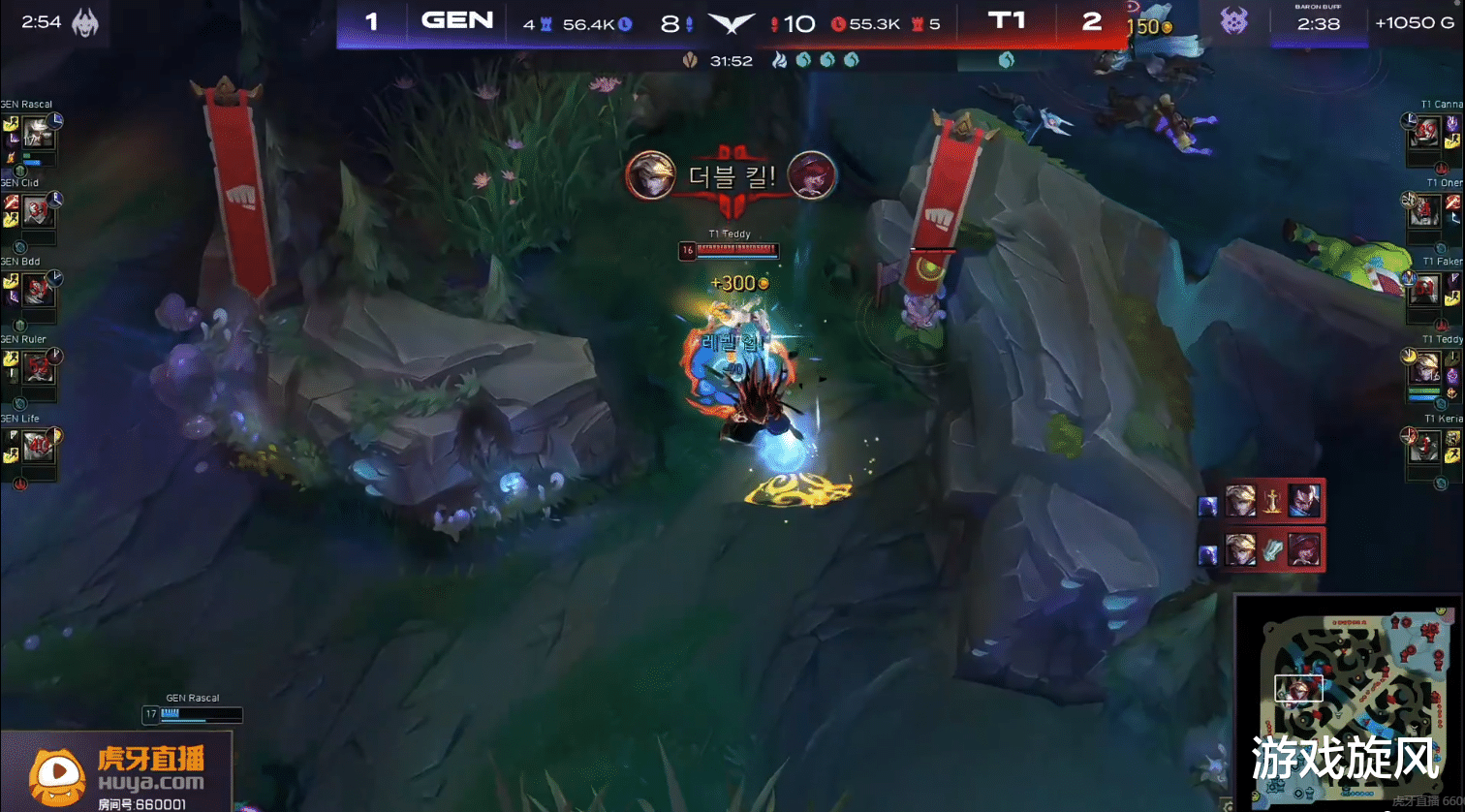Click the camera view rectangle on the minimap

(1299, 688)
